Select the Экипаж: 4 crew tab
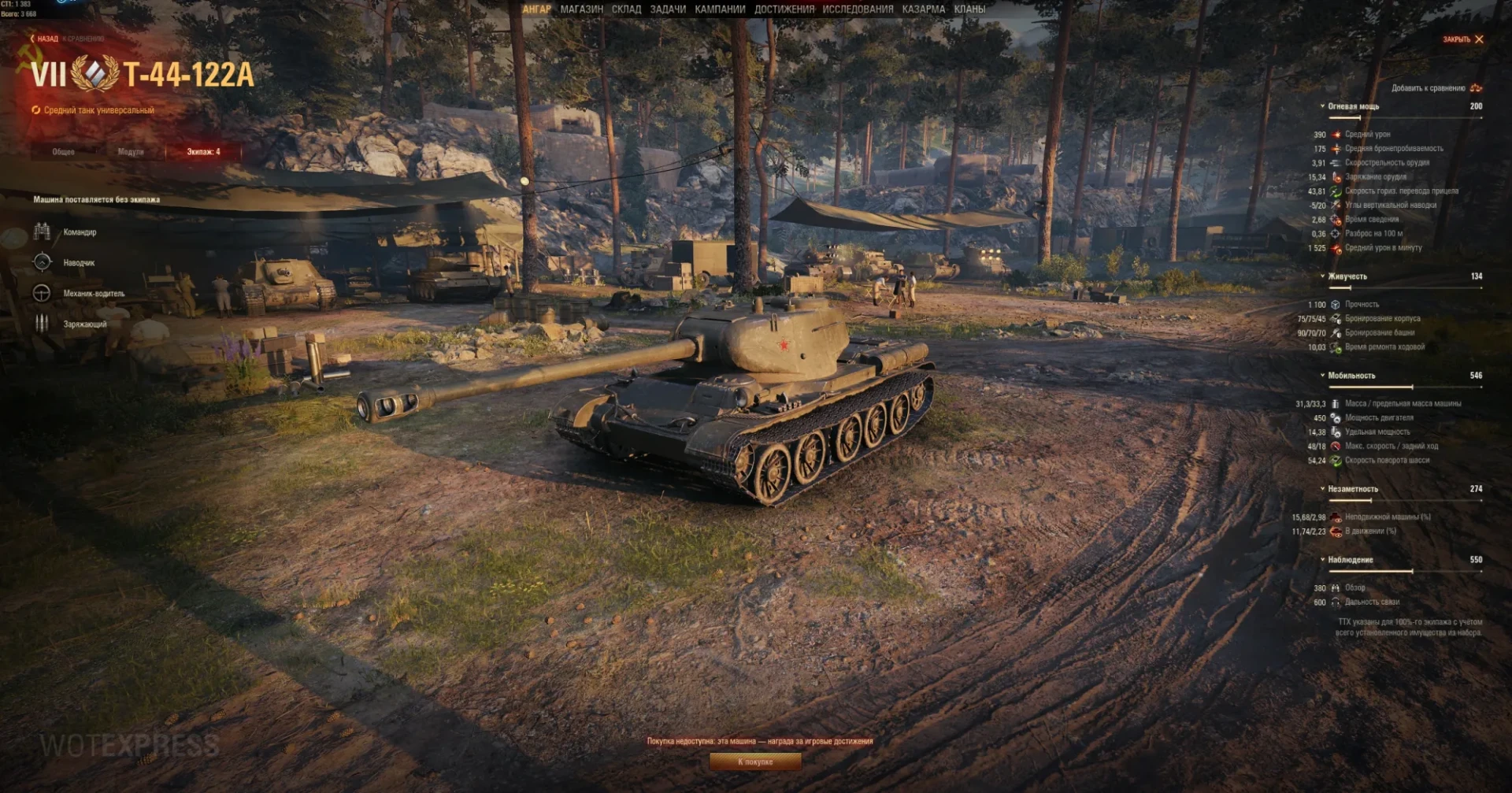Image resolution: width=1512 pixels, height=793 pixels. click(203, 152)
